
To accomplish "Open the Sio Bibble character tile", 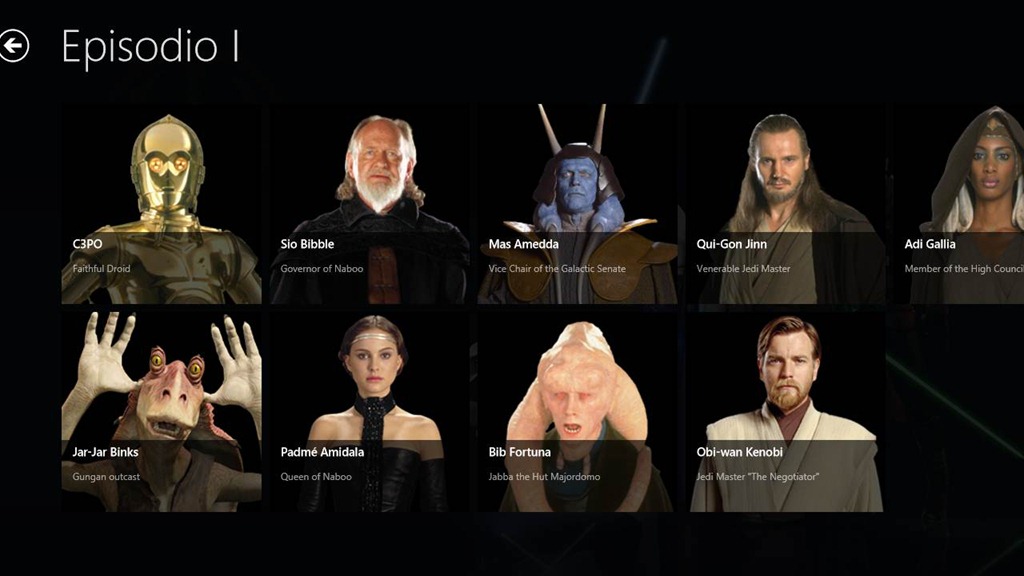I will (369, 204).
